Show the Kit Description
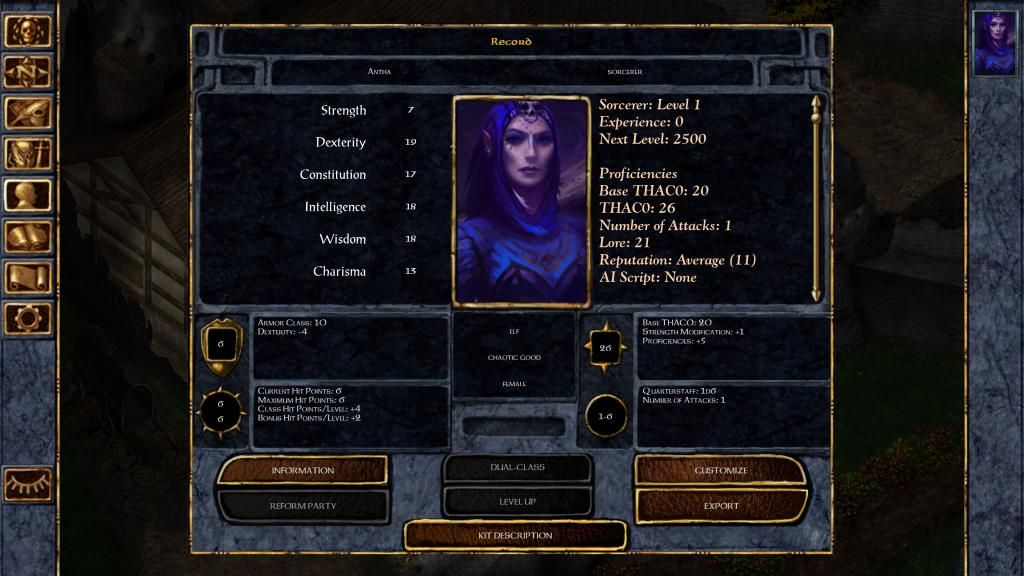1024x576 pixels. [x=515, y=536]
